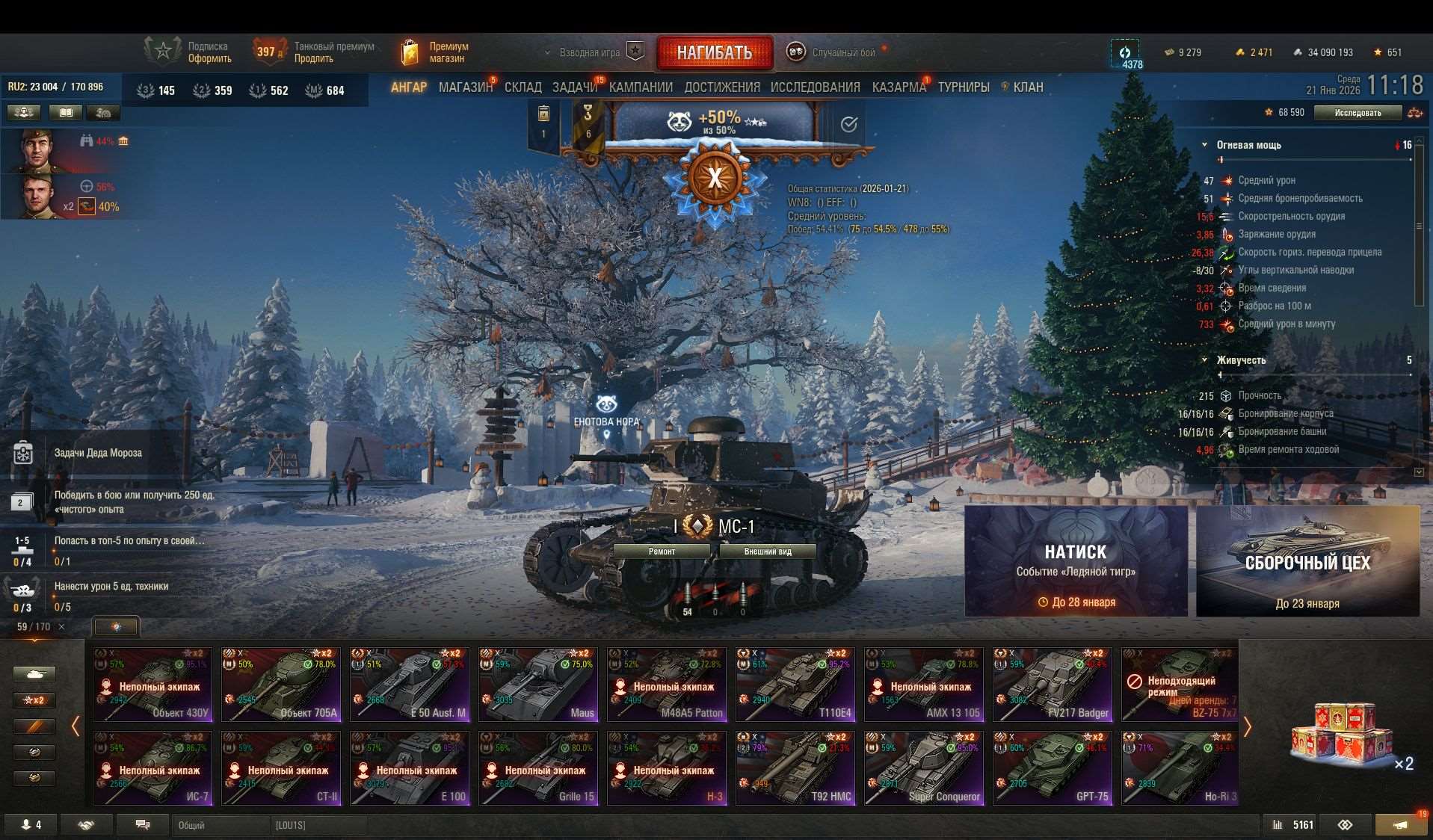Collapse the Огневая мощь stats section
The width and height of the screenshot is (1433, 840).
click(x=1204, y=145)
